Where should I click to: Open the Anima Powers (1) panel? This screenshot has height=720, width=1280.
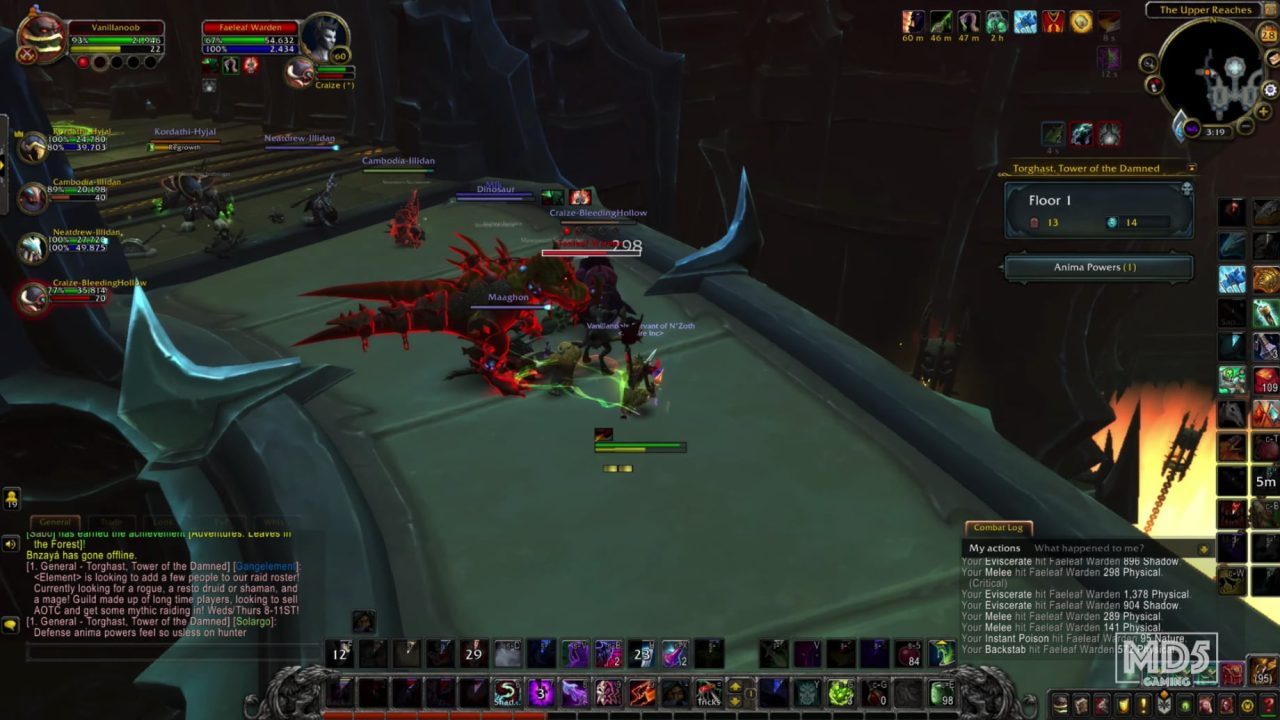pos(1097,266)
